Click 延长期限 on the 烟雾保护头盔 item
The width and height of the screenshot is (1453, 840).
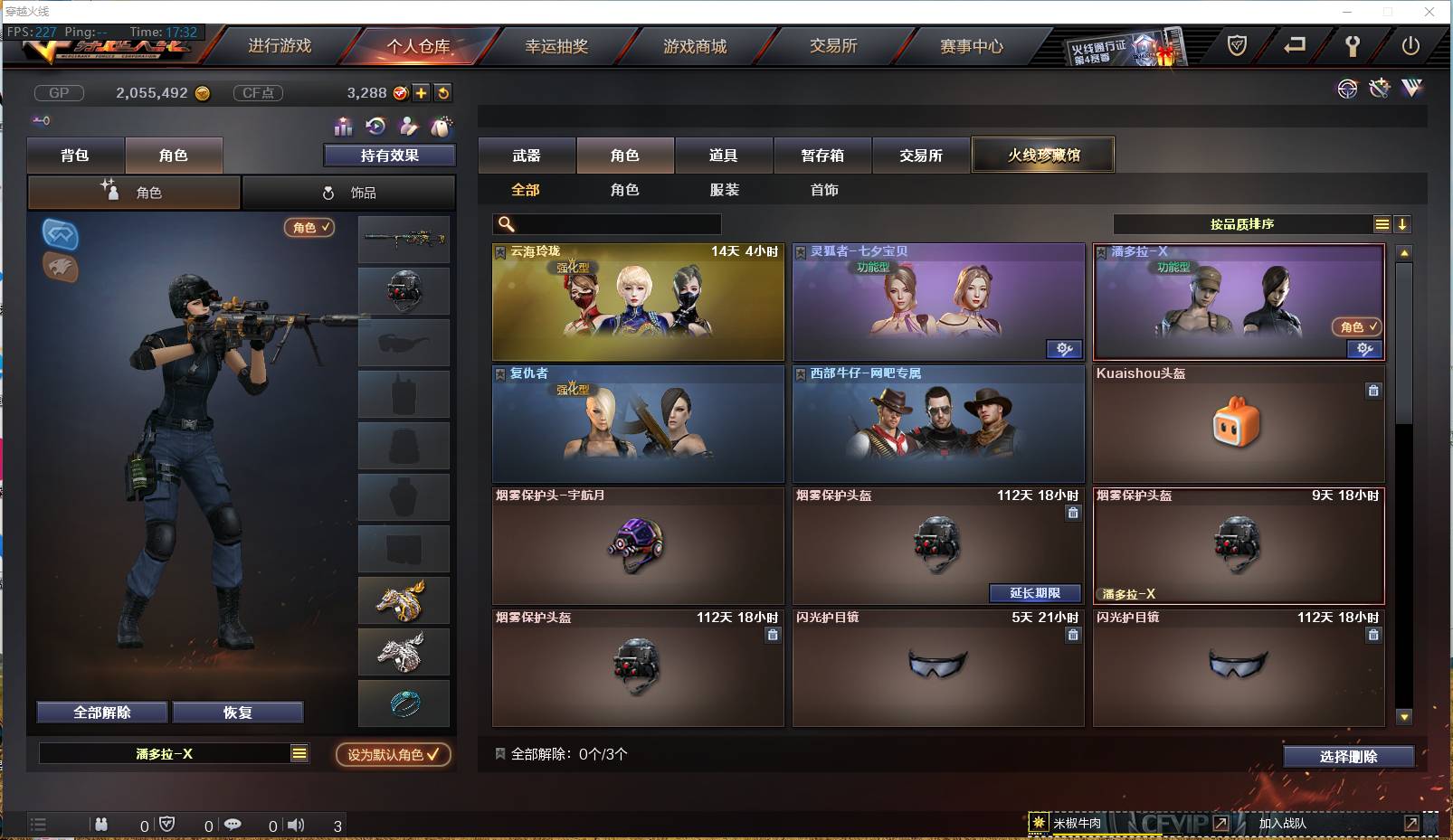(1036, 593)
